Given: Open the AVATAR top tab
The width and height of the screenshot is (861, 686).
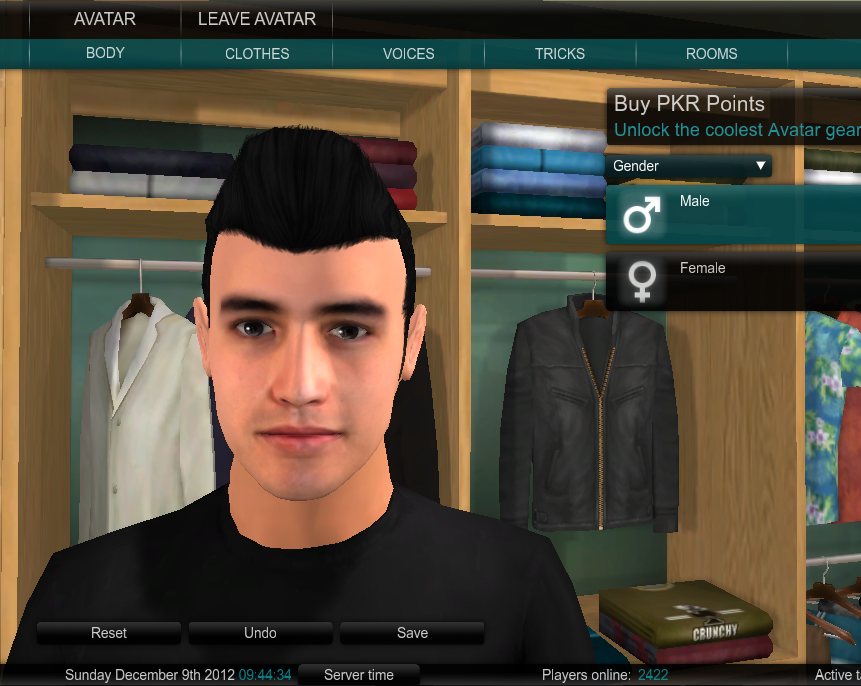Looking at the screenshot, I should click(x=104, y=19).
